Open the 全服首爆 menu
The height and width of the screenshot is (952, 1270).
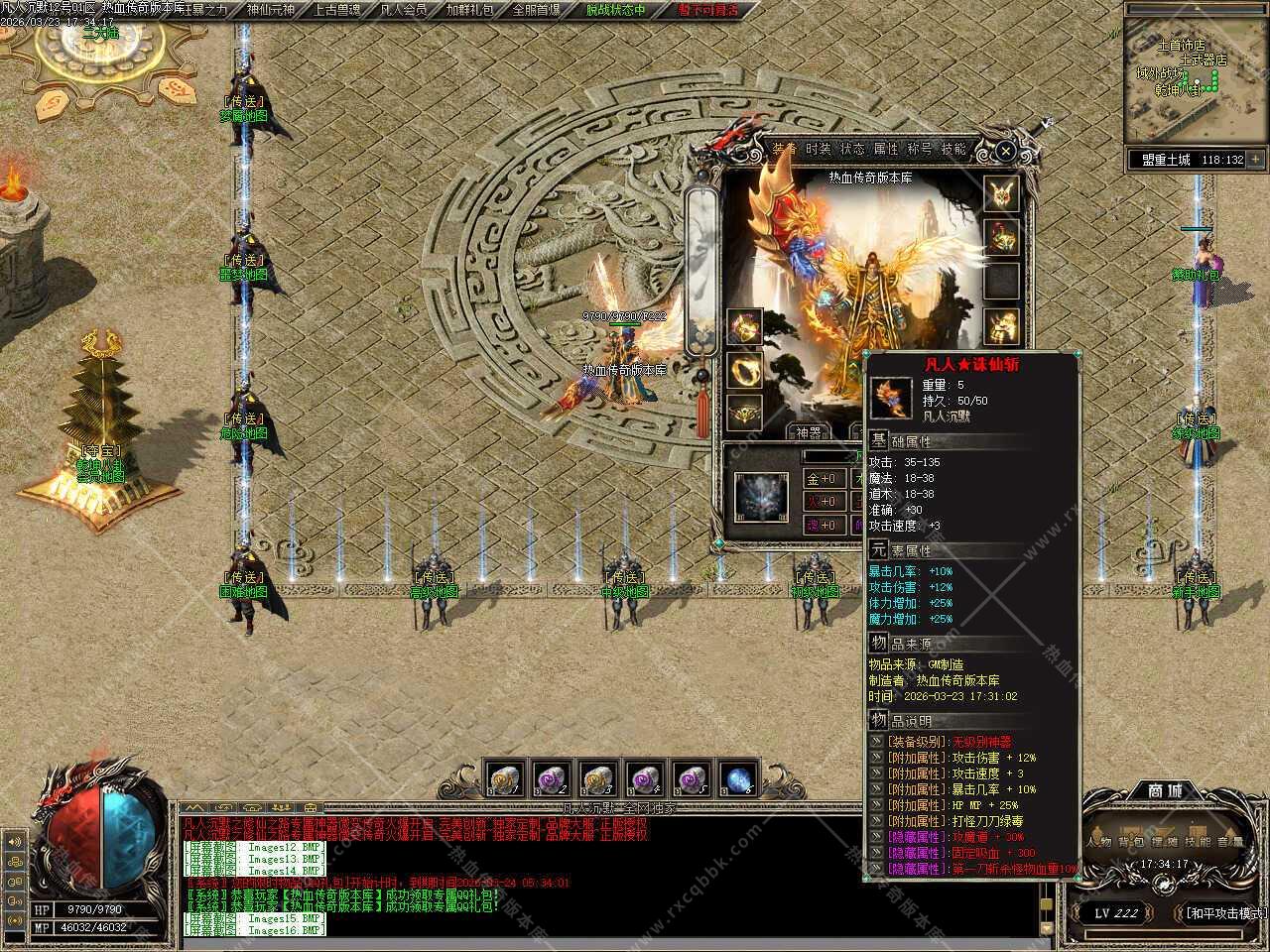tap(537, 10)
